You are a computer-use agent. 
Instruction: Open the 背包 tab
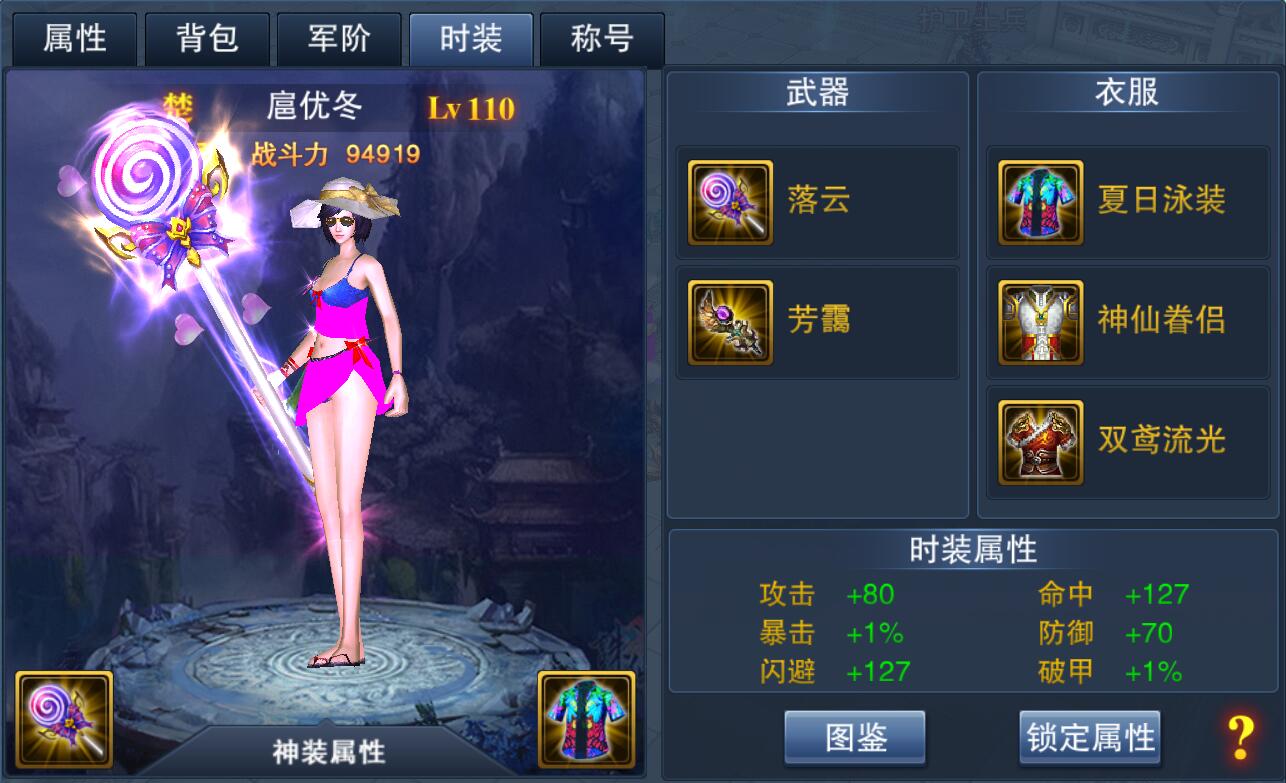207,40
